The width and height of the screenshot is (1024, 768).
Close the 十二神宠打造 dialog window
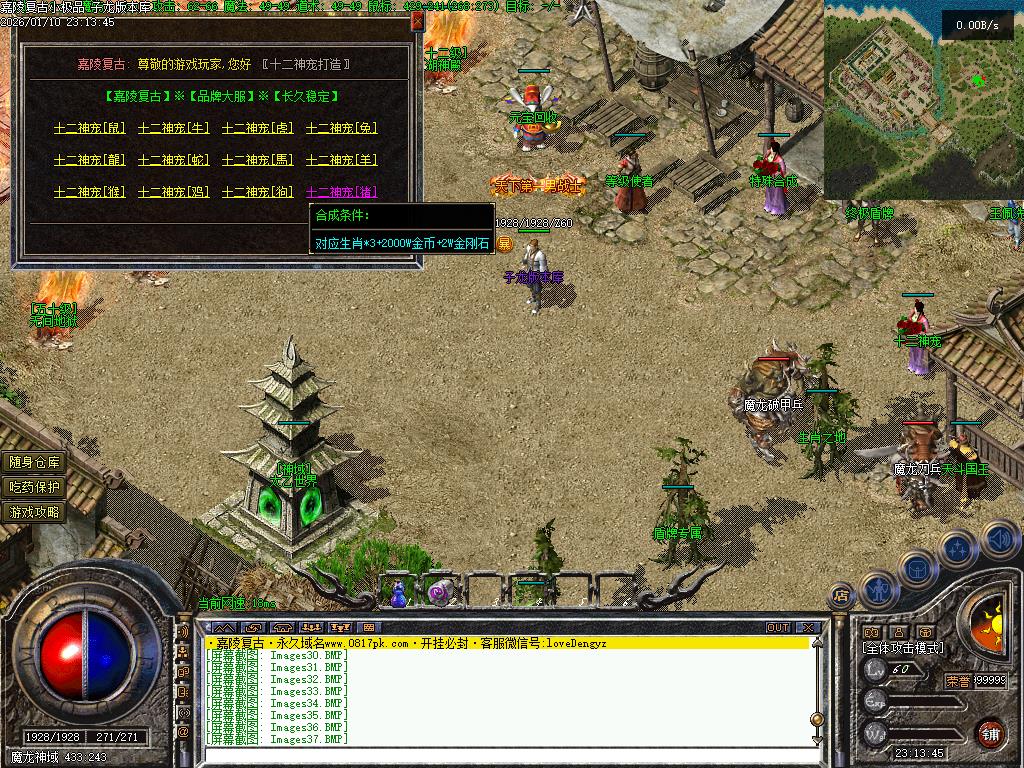(417, 22)
